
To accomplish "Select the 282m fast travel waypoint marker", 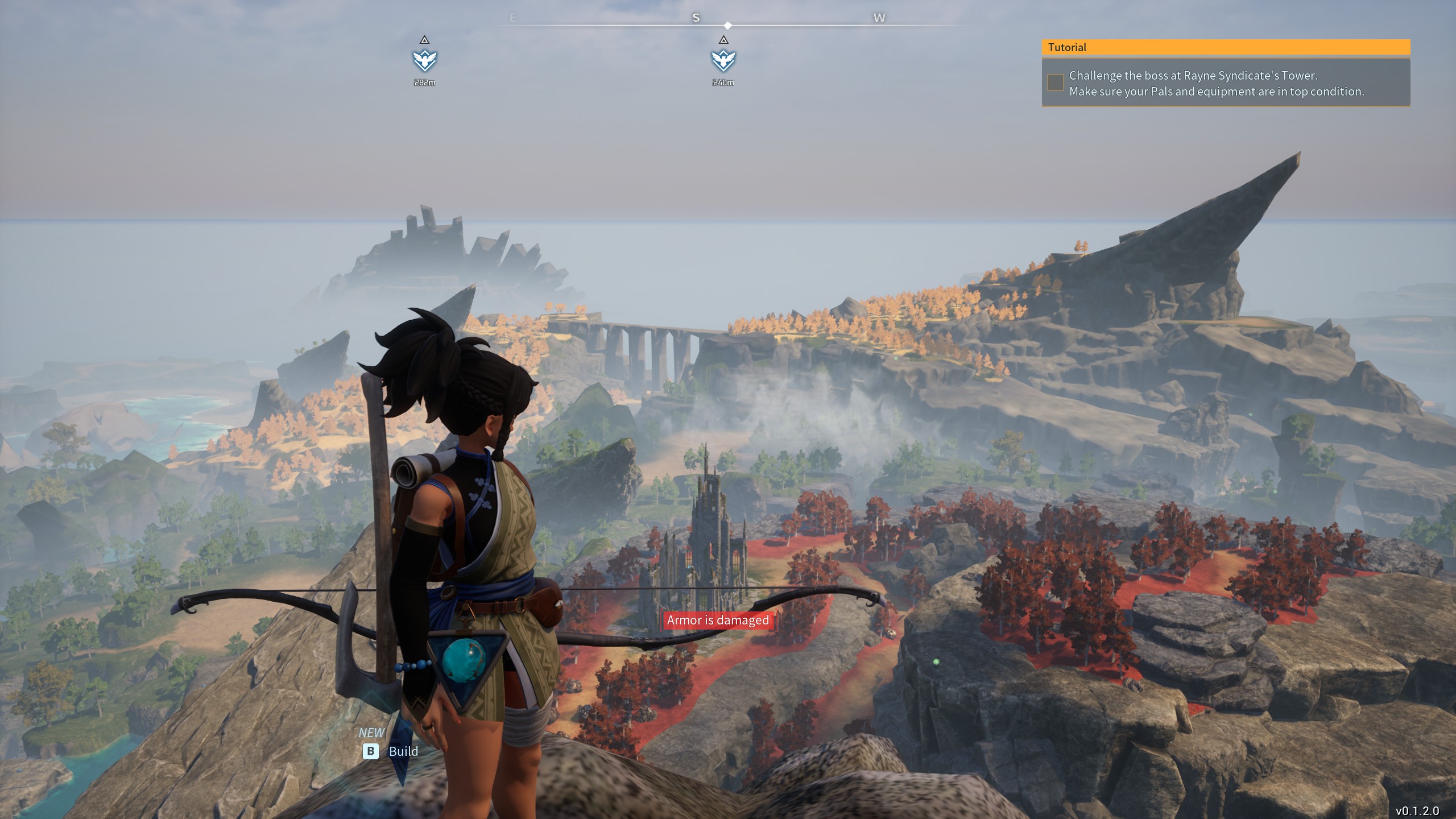I will tap(424, 60).
